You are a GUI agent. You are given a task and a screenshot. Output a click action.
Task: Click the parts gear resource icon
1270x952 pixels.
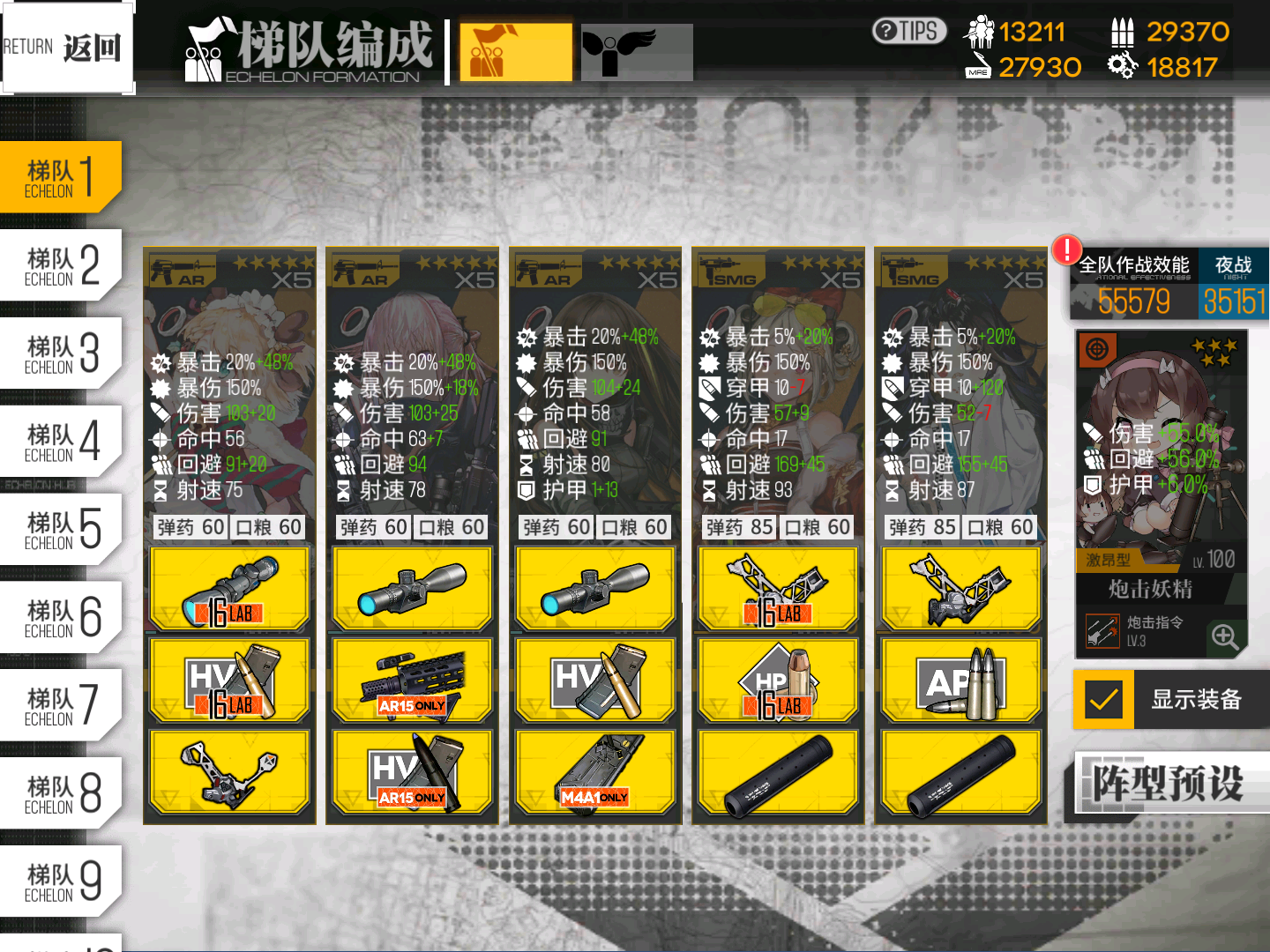tap(1122, 66)
